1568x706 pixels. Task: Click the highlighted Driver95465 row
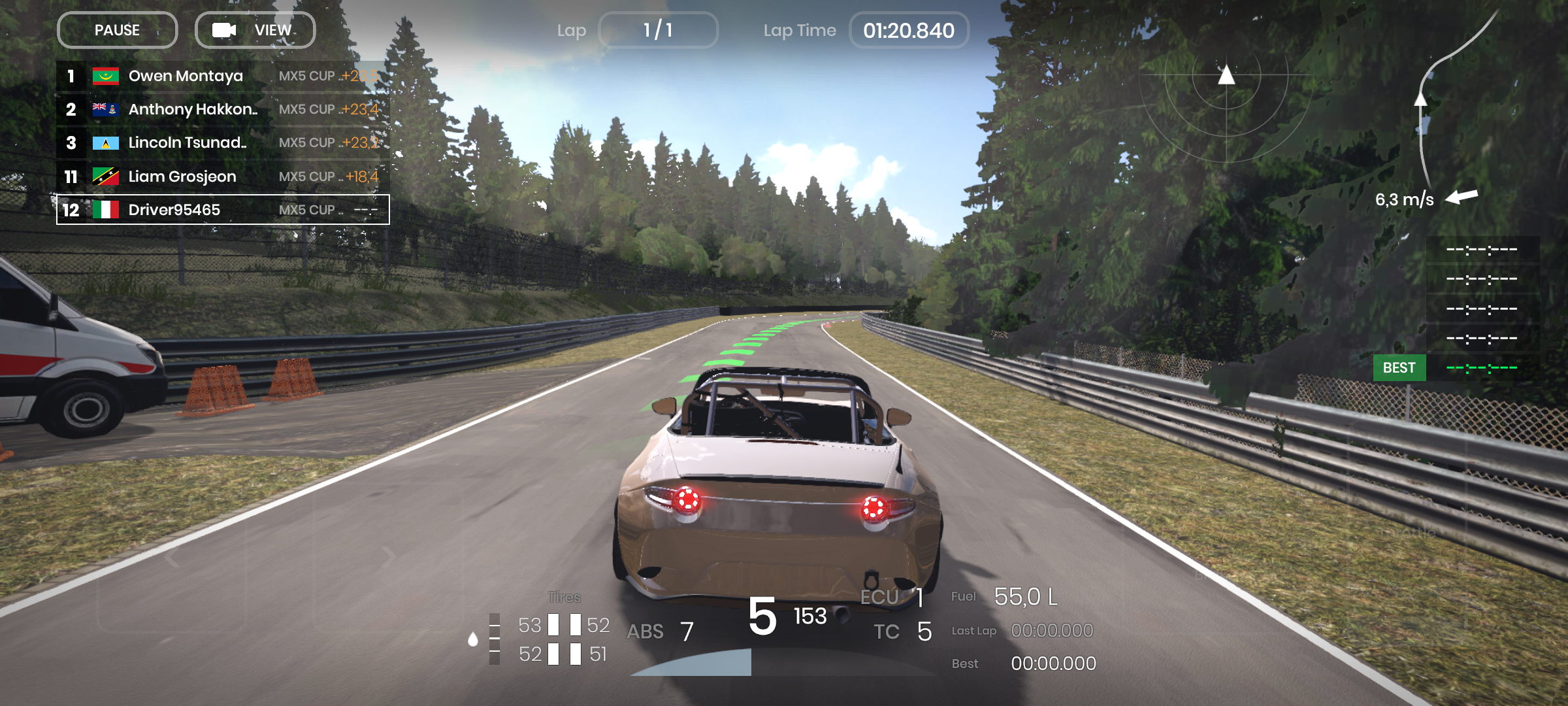pyautogui.click(x=222, y=210)
